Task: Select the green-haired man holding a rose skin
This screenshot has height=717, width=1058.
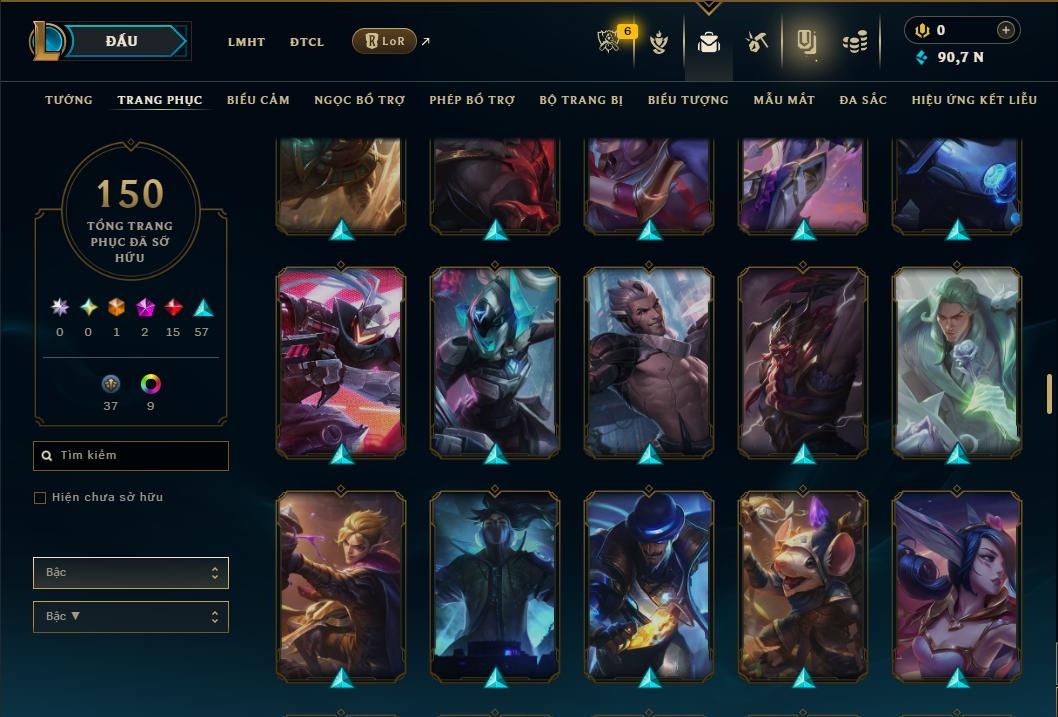Action: pyautogui.click(x=957, y=362)
